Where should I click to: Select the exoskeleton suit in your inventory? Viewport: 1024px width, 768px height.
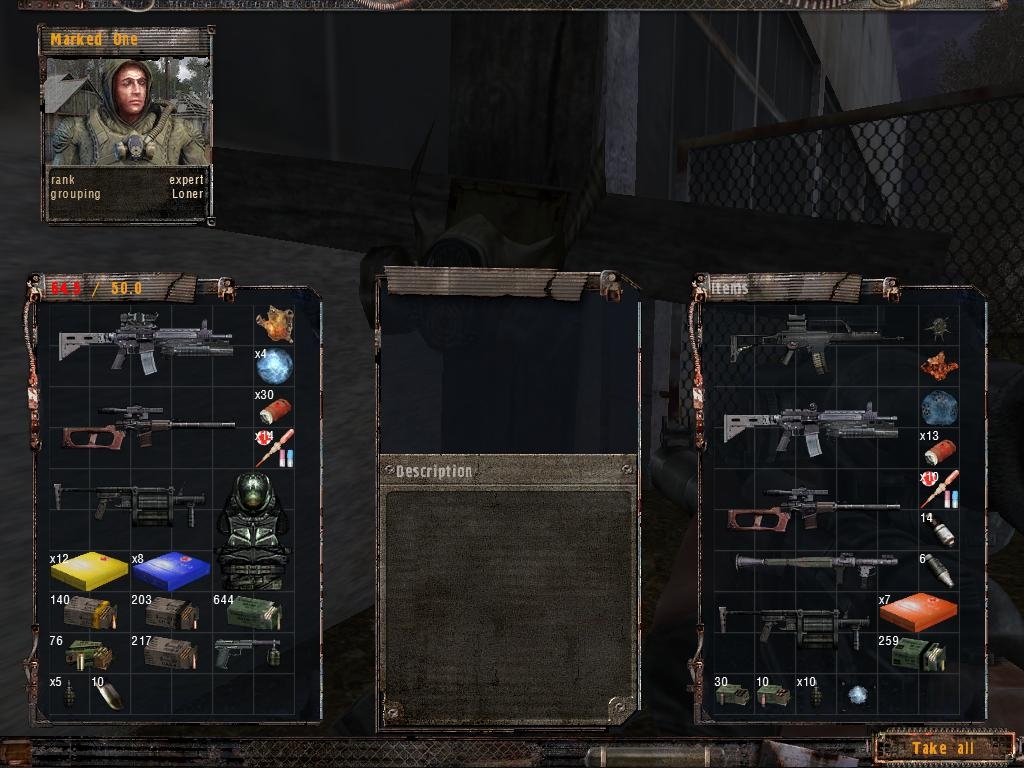252,531
